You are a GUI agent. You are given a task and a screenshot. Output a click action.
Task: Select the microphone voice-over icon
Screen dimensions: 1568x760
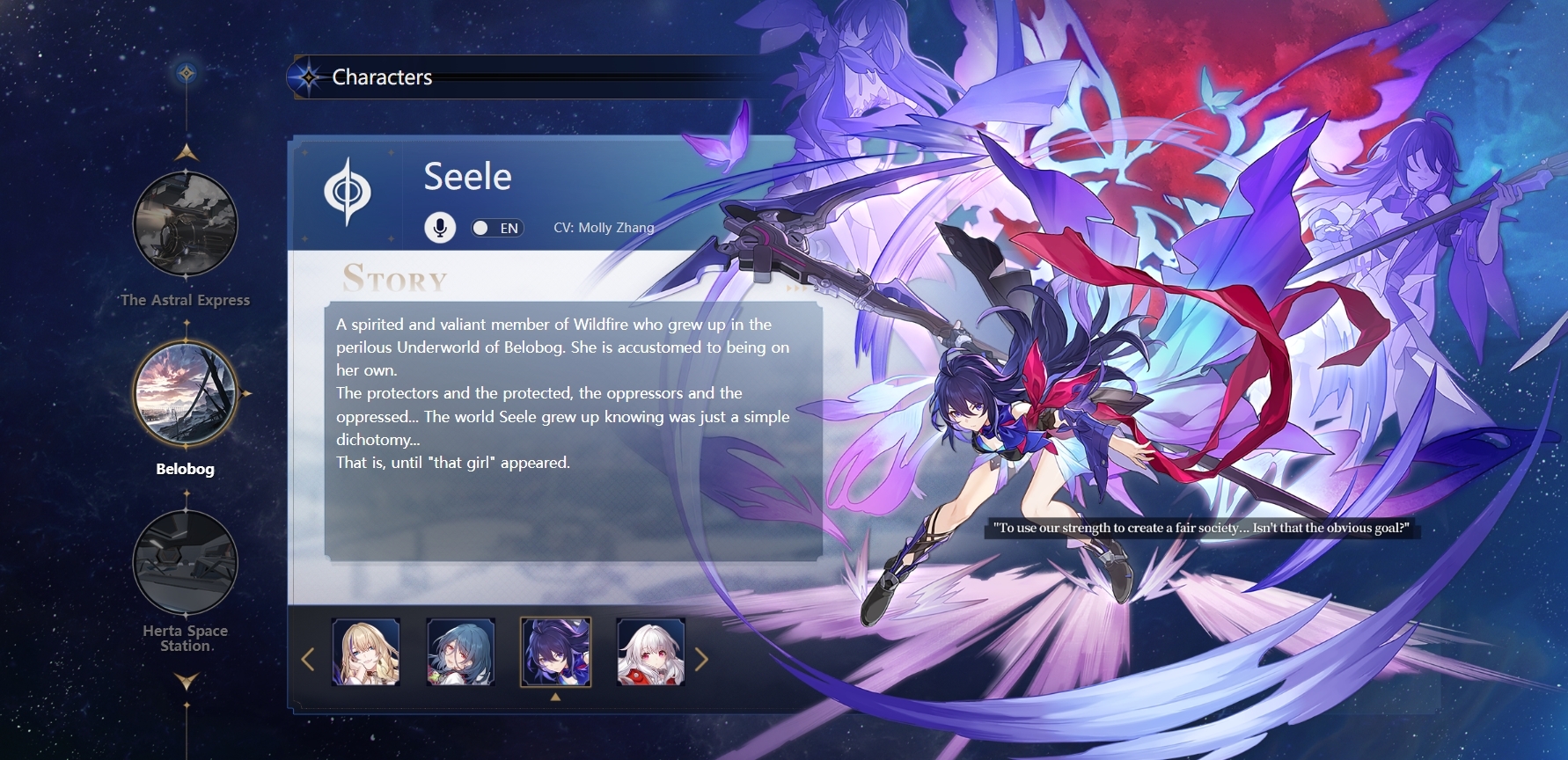(x=438, y=227)
